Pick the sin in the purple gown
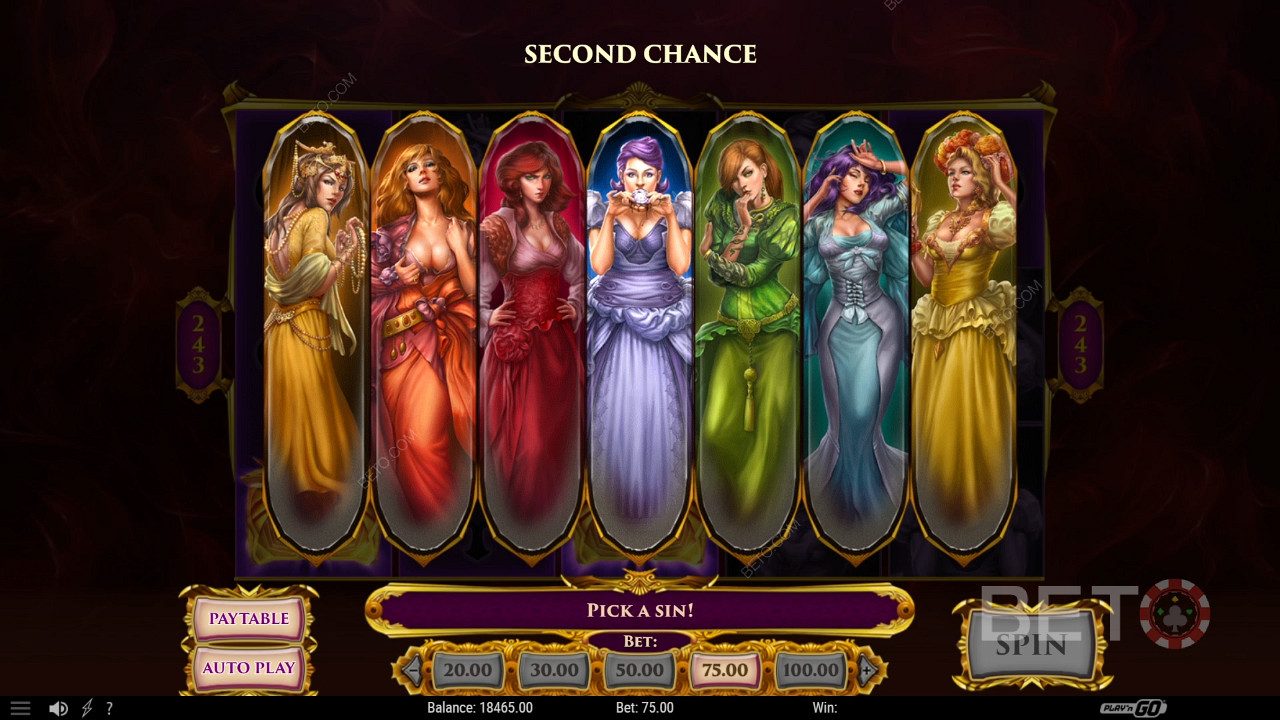Screen dimensions: 1280x720 tap(639, 330)
